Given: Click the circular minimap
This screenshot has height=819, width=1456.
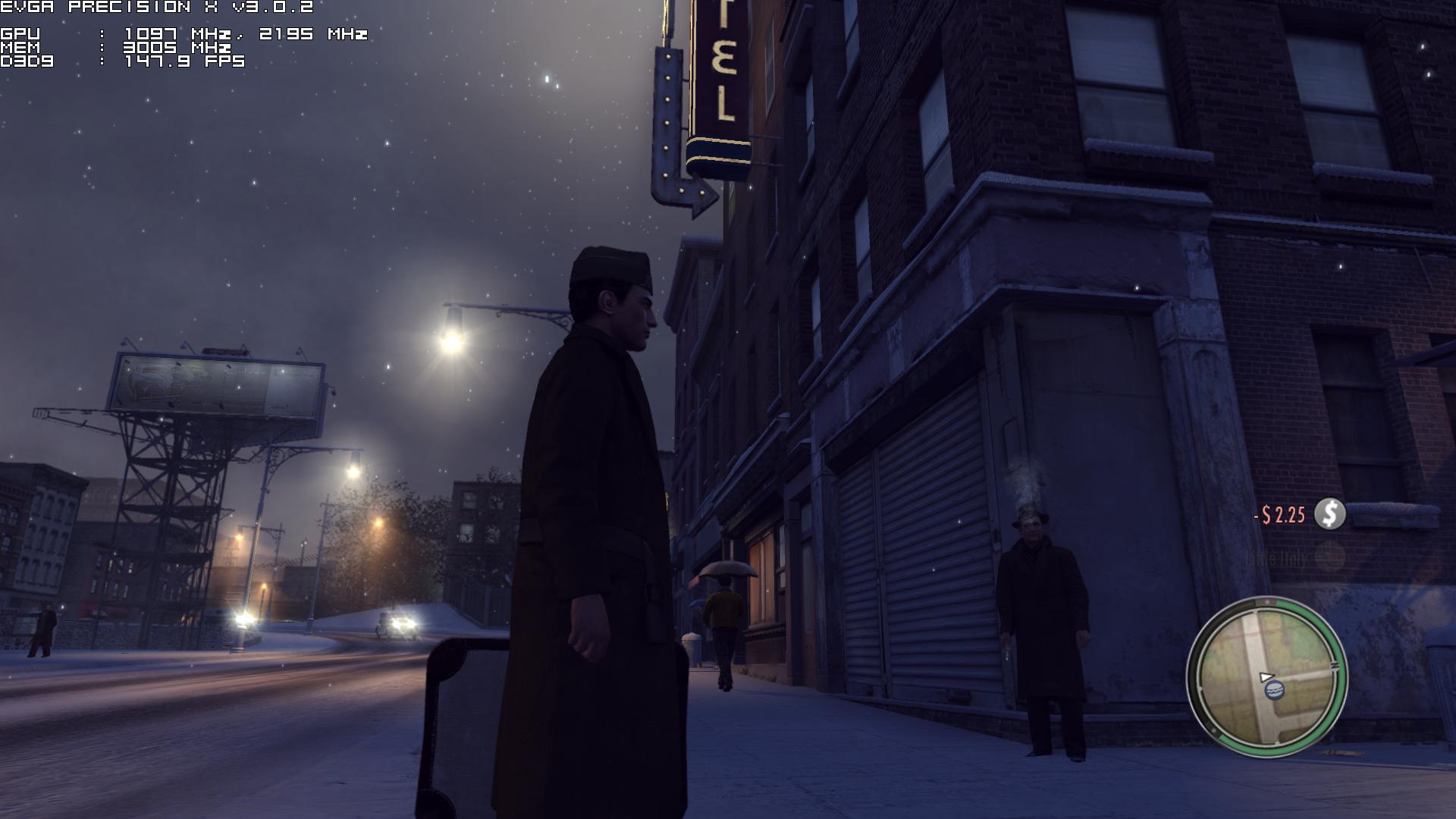Looking at the screenshot, I should (x=1266, y=676).
